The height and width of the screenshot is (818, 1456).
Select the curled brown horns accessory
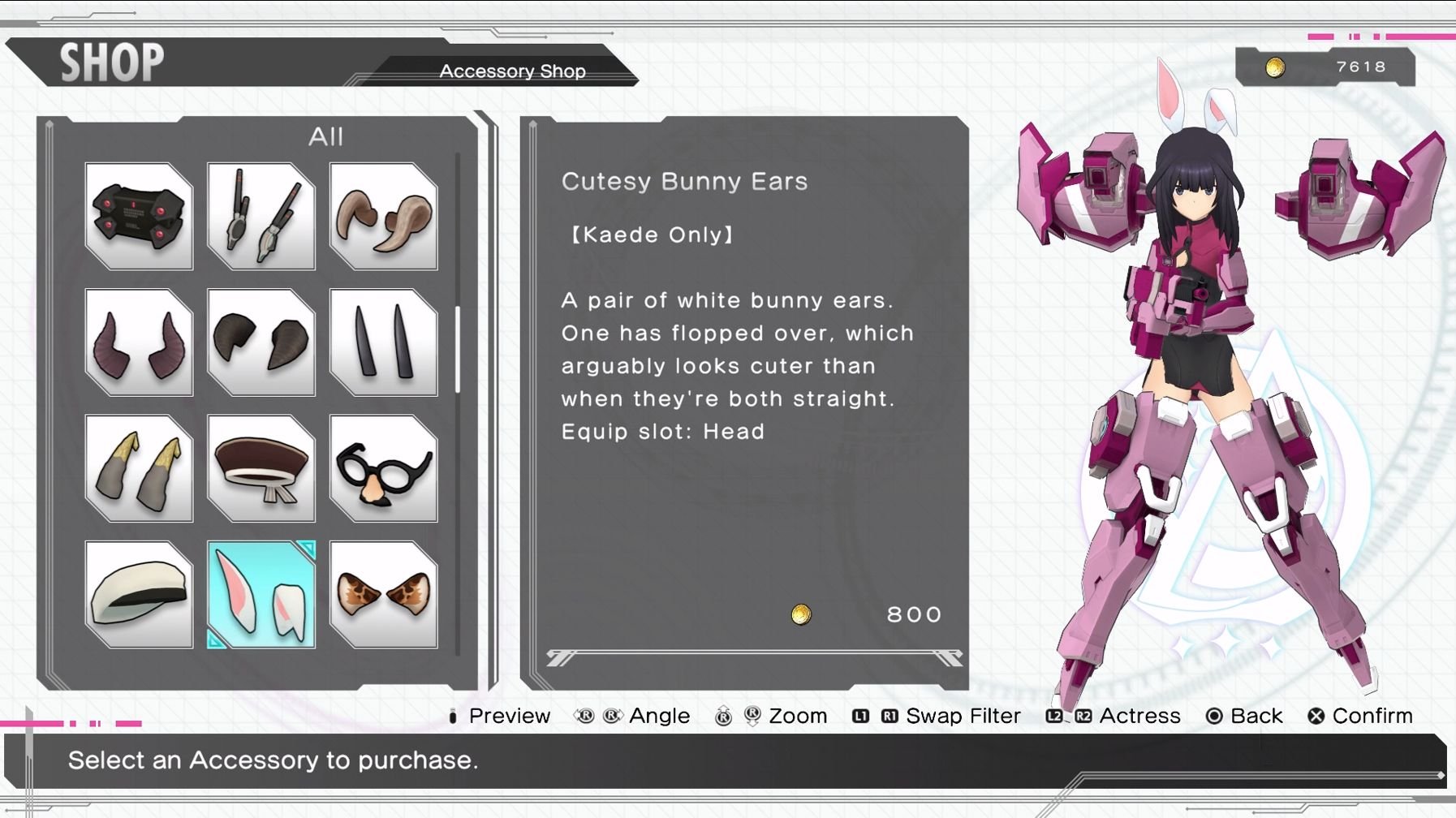pyautogui.click(x=382, y=214)
